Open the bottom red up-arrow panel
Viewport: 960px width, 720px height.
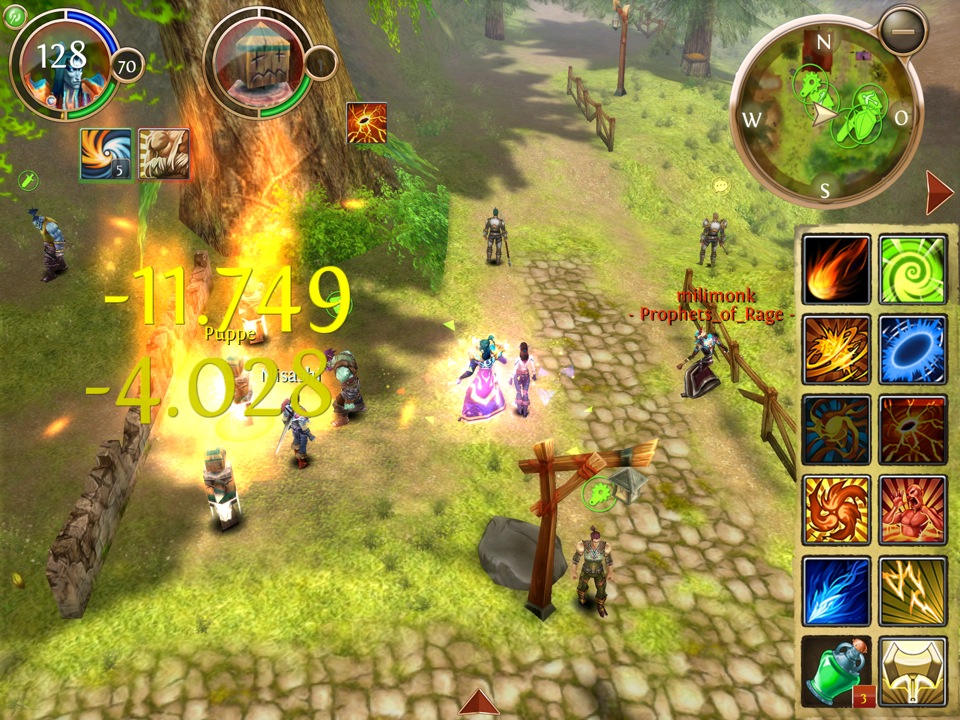point(478,703)
